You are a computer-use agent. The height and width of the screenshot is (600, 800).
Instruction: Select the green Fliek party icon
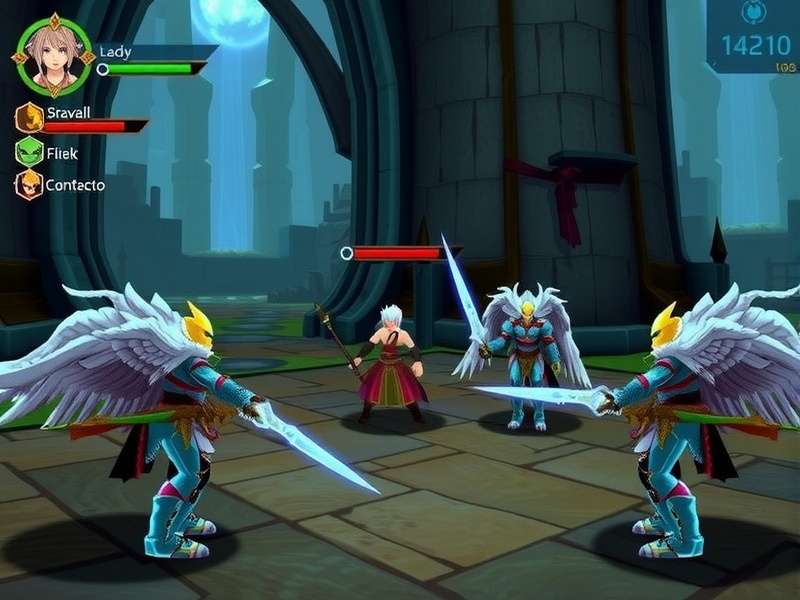coord(29,152)
